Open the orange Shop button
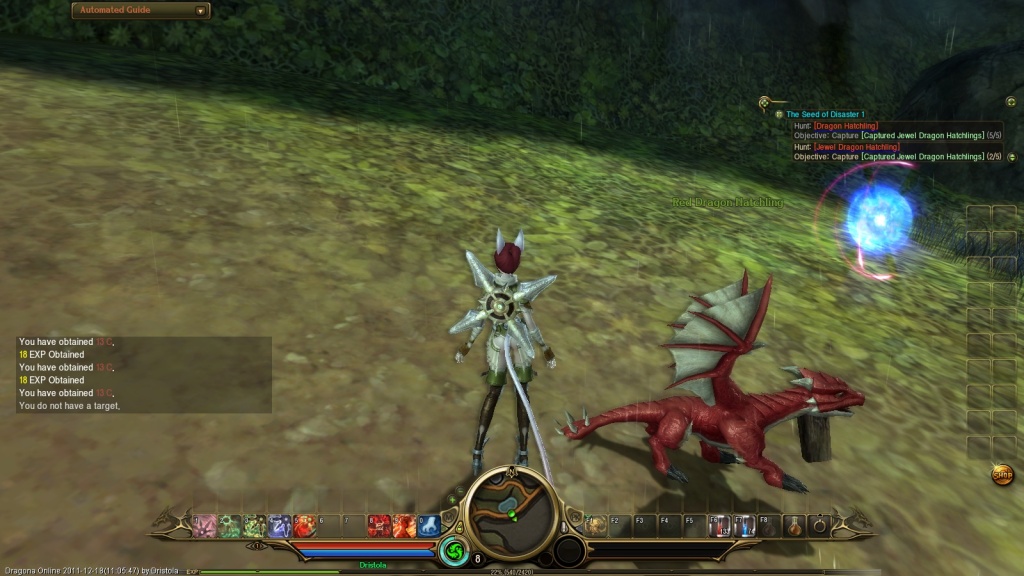The width and height of the screenshot is (1024, 576). pyautogui.click(x=1002, y=475)
